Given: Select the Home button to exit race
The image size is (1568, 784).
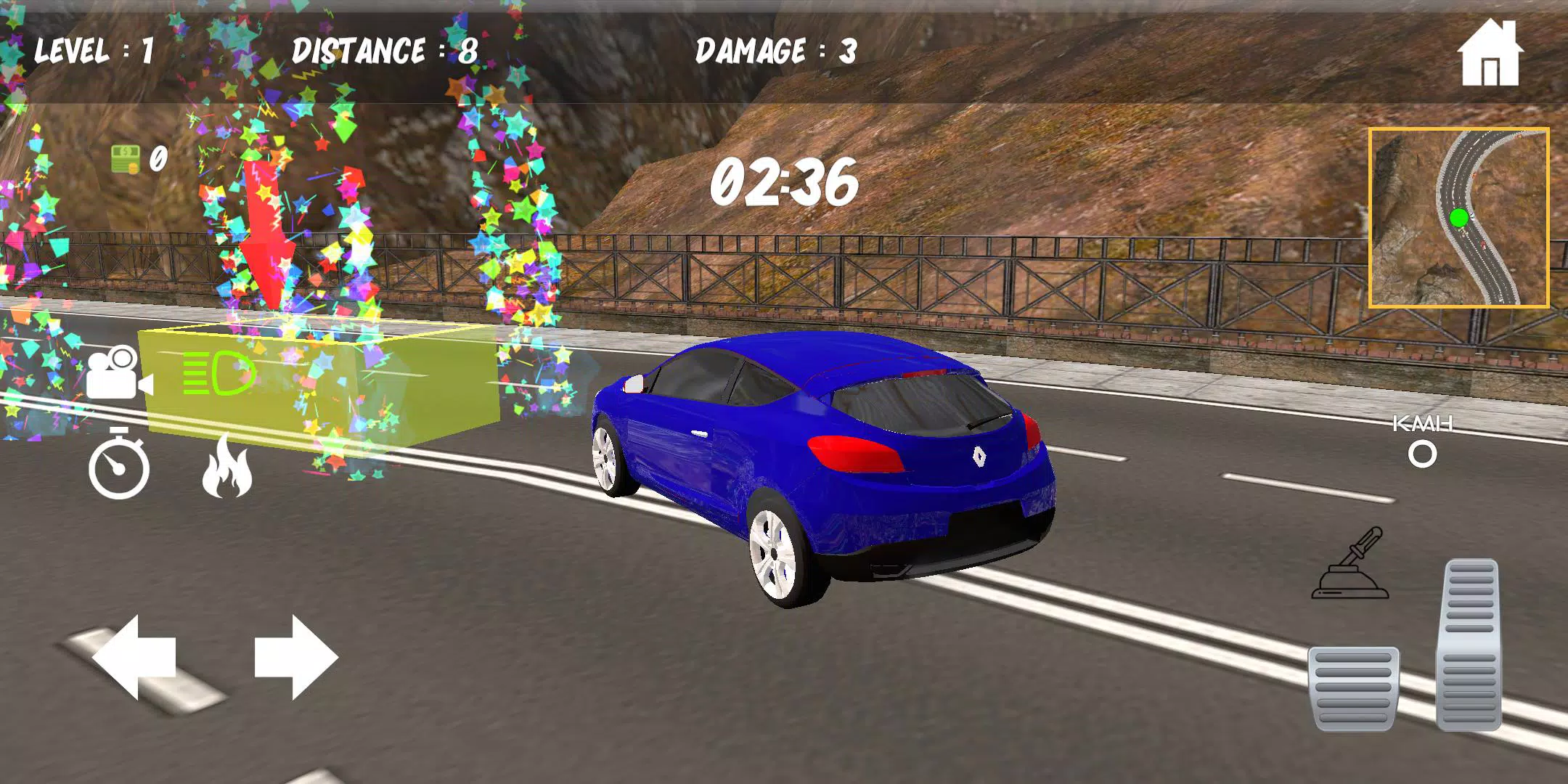Looking at the screenshot, I should (1489, 52).
